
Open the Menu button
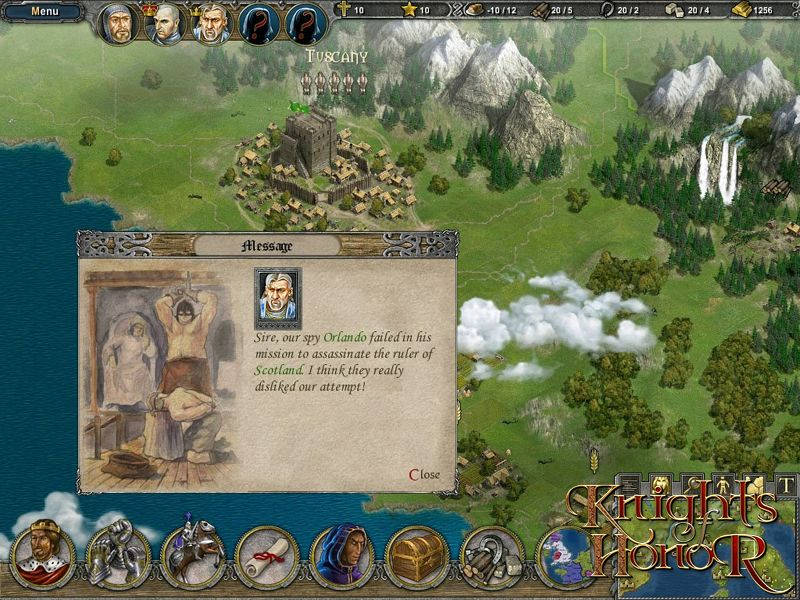pos(44,12)
